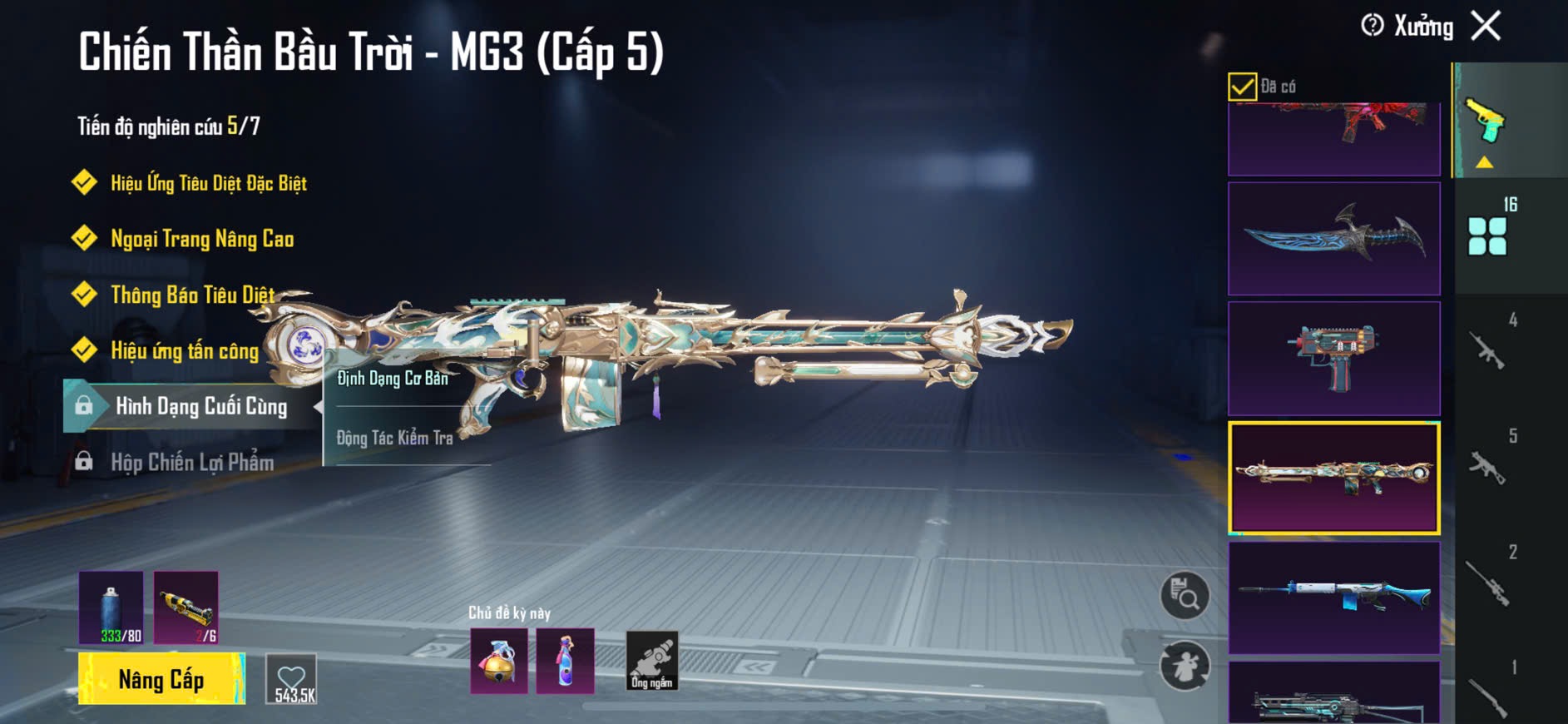
Task: Switch to the yellow pistol category tab
Action: (x=1486, y=122)
